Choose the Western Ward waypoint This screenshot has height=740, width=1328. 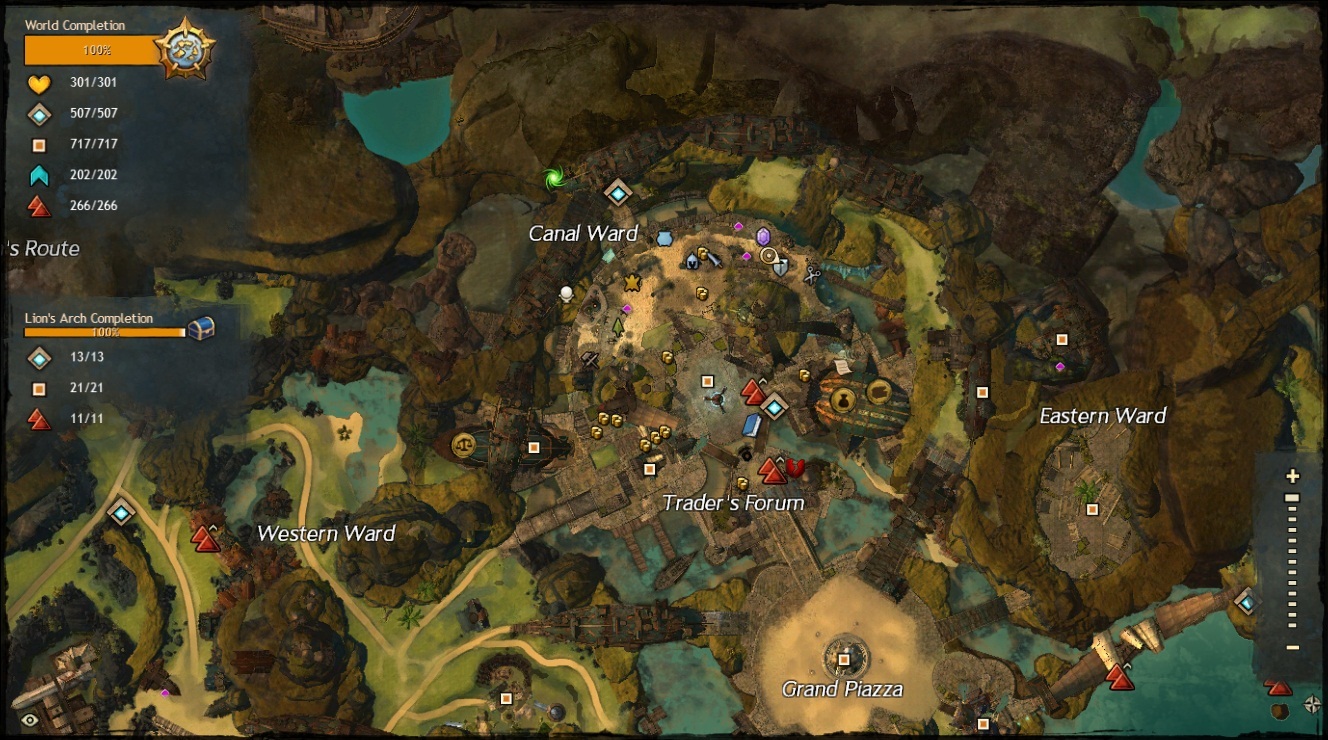[122, 513]
